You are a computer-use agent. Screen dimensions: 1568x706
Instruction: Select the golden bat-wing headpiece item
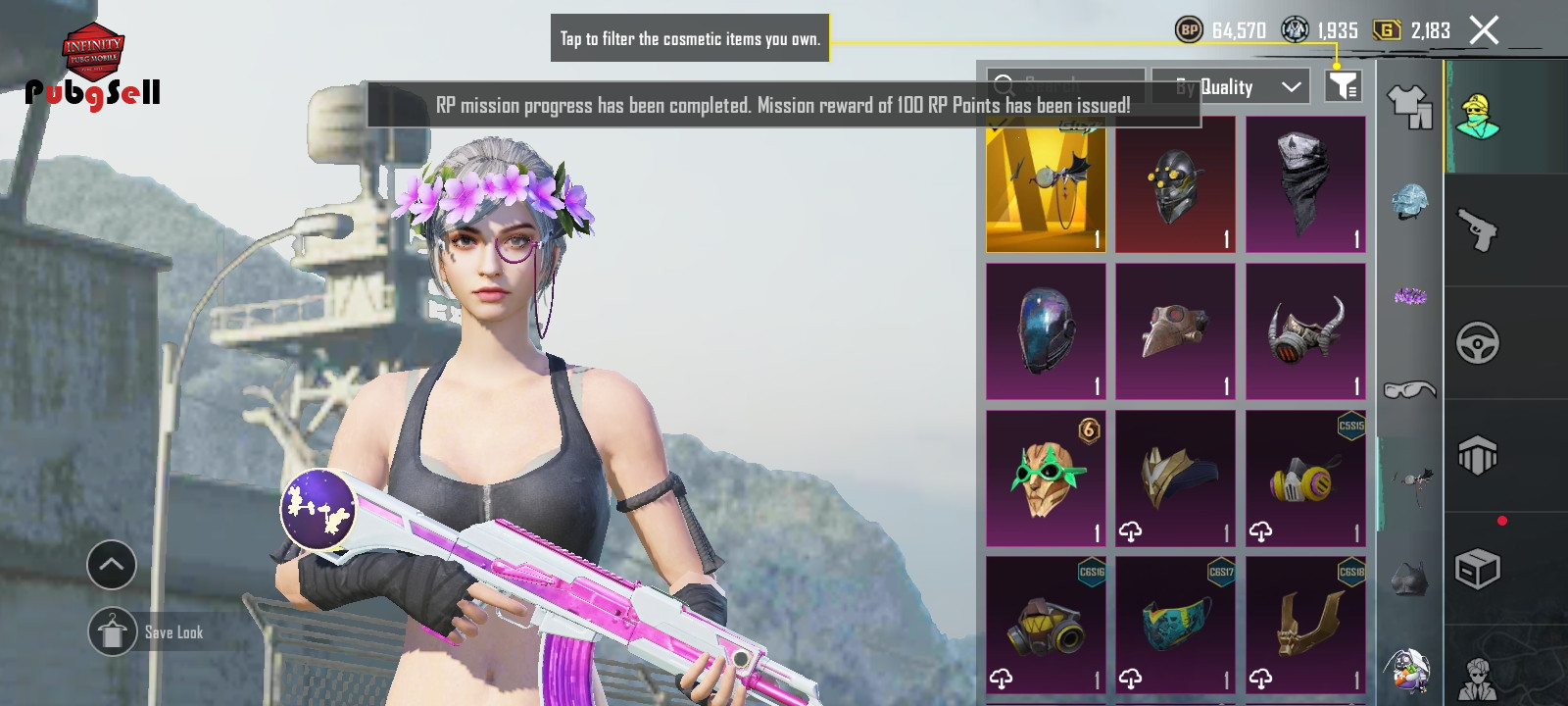[x=1046, y=185]
